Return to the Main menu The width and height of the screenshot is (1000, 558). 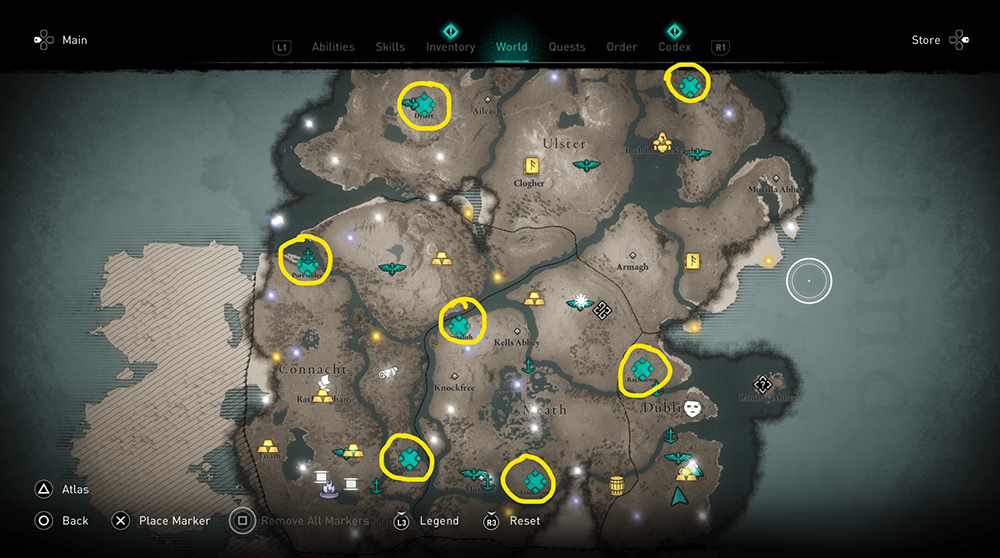pos(75,40)
